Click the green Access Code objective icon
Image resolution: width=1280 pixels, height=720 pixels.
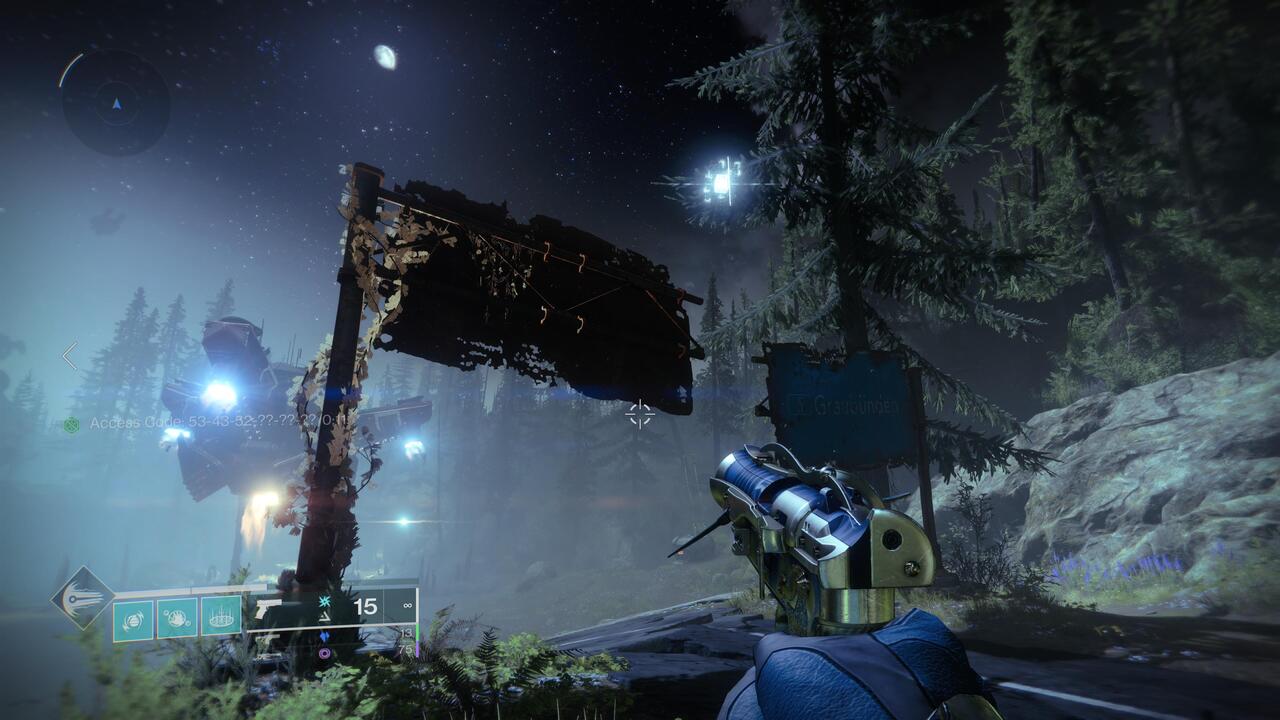(x=70, y=423)
